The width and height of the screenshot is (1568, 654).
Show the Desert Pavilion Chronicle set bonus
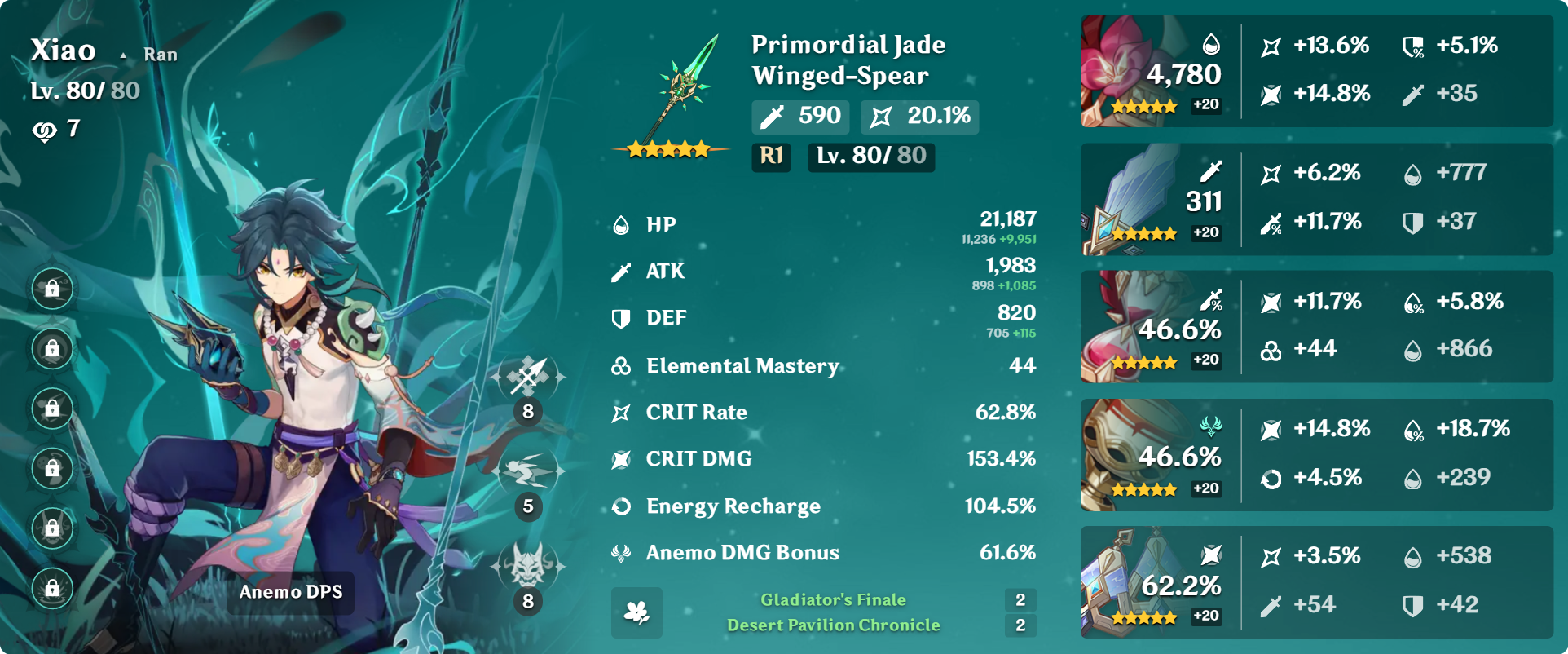pyautogui.click(x=833, y=625)
